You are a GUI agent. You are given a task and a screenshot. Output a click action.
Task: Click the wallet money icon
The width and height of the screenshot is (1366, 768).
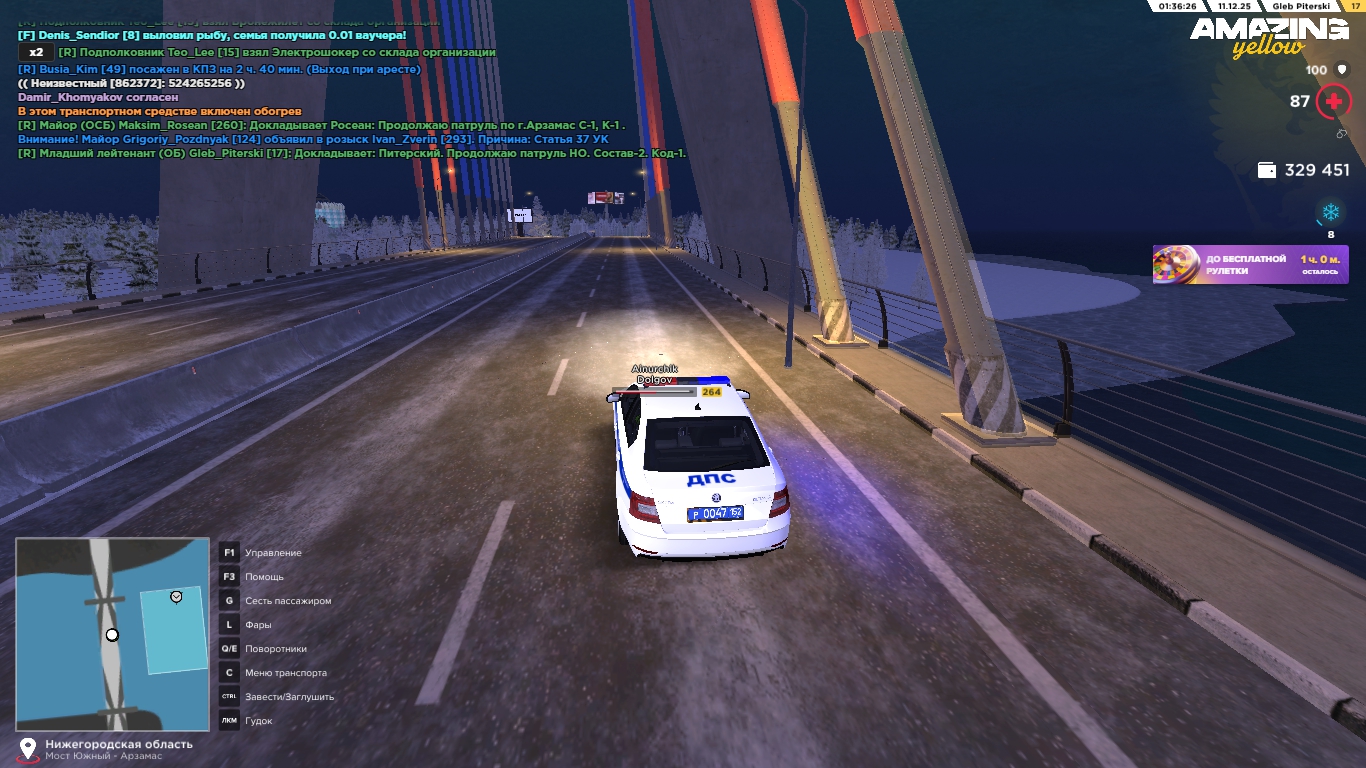[x=1266, y=170]
